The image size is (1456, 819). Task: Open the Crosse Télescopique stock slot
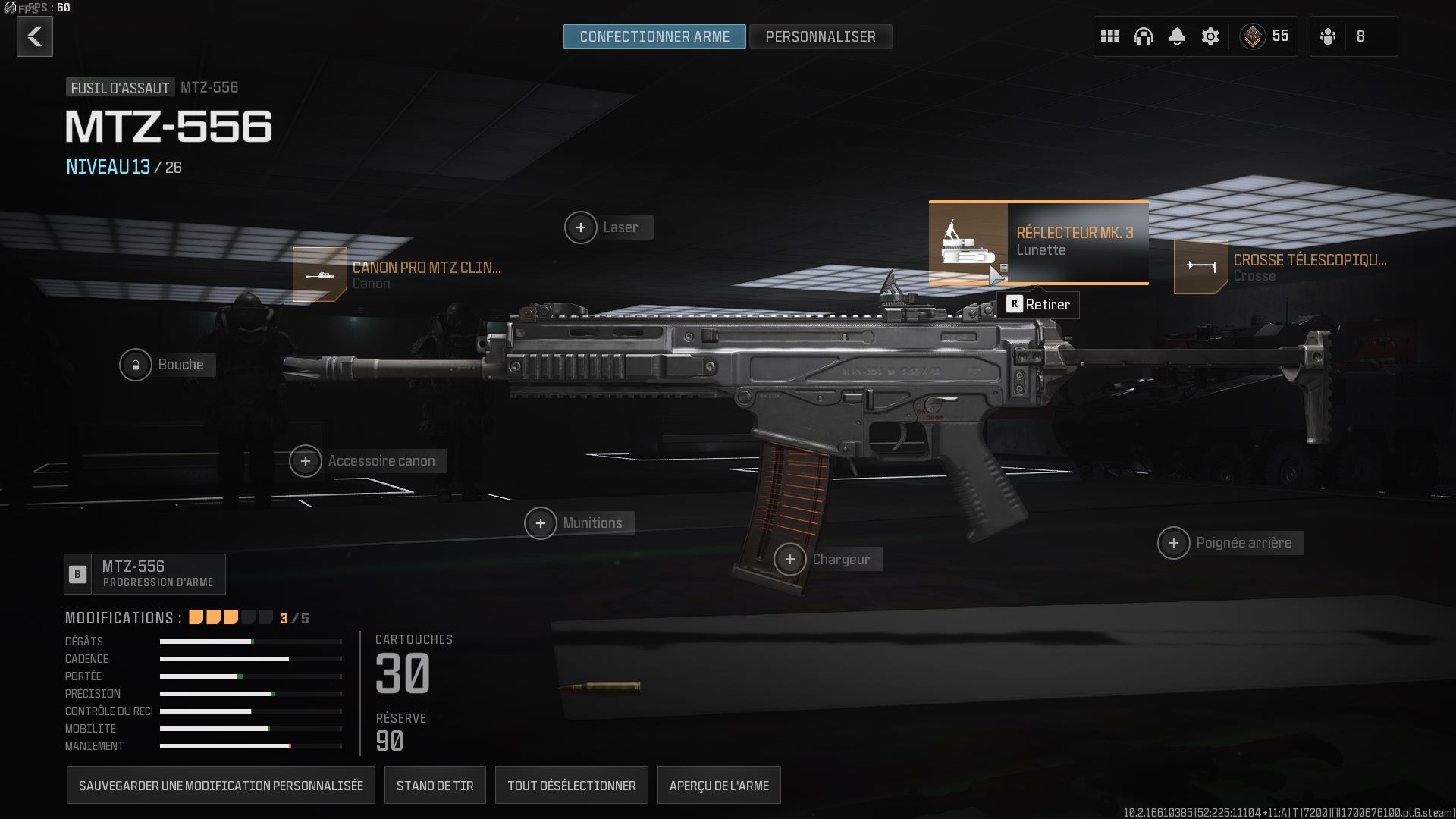(x=1201, y=267)
